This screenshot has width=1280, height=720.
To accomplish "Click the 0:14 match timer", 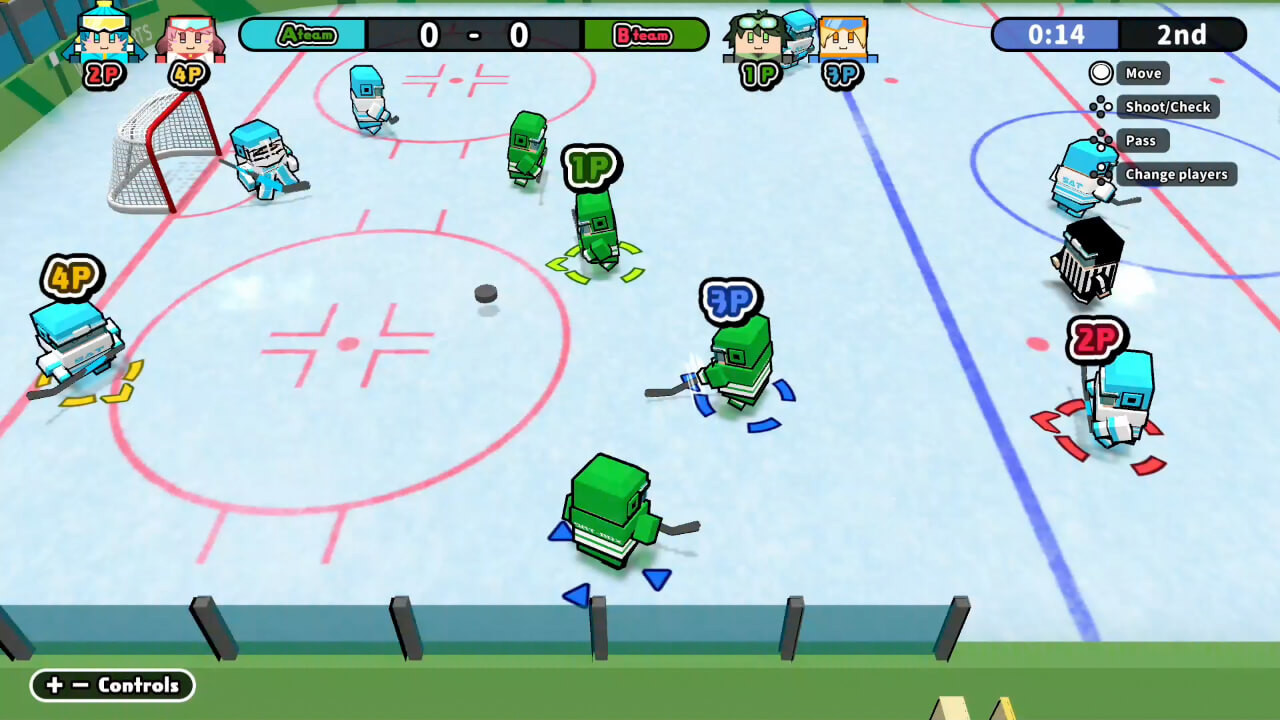I will tap(1057, 34).
